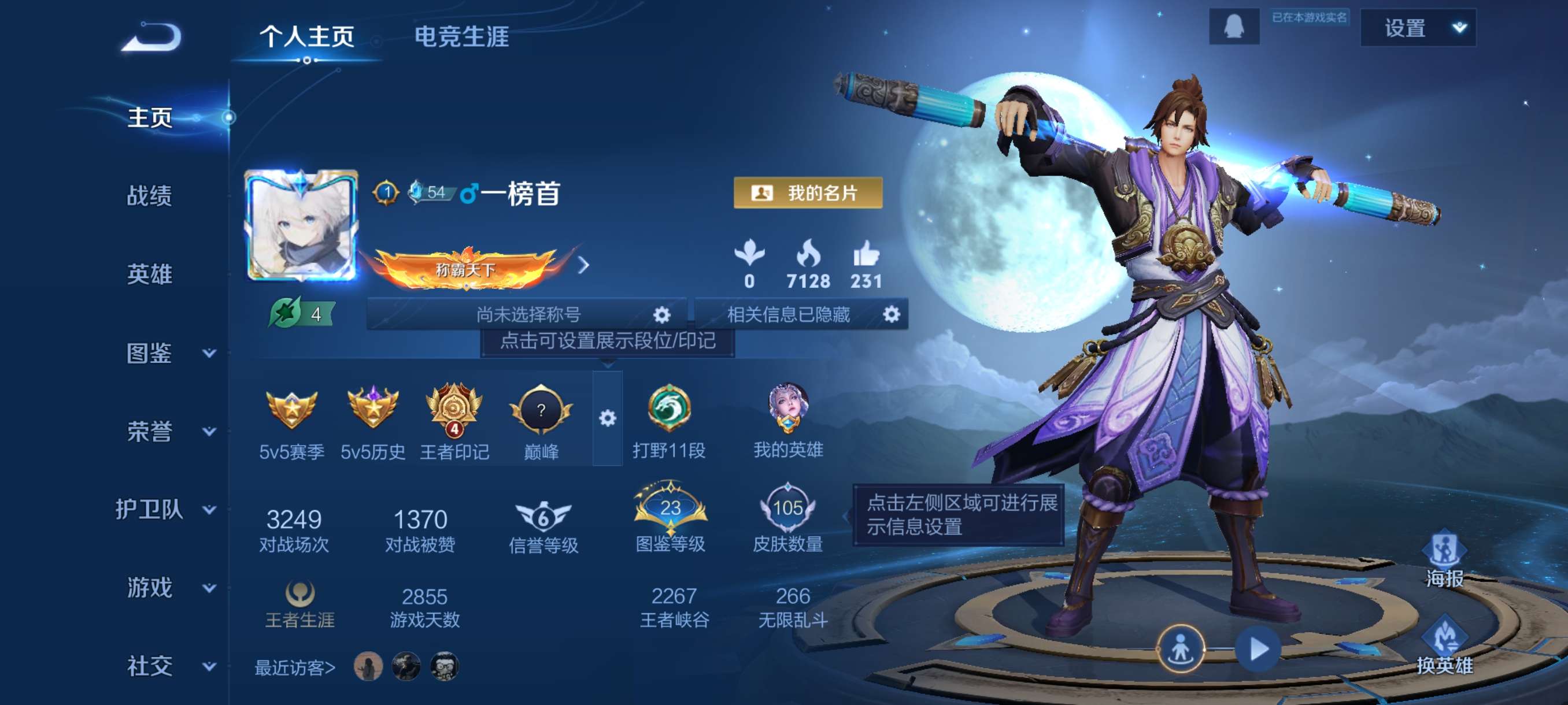This screenshot has width=1568, height=705.
Task: Open the 最近访客 recent visitors link
Action: [x=295, y=667]
